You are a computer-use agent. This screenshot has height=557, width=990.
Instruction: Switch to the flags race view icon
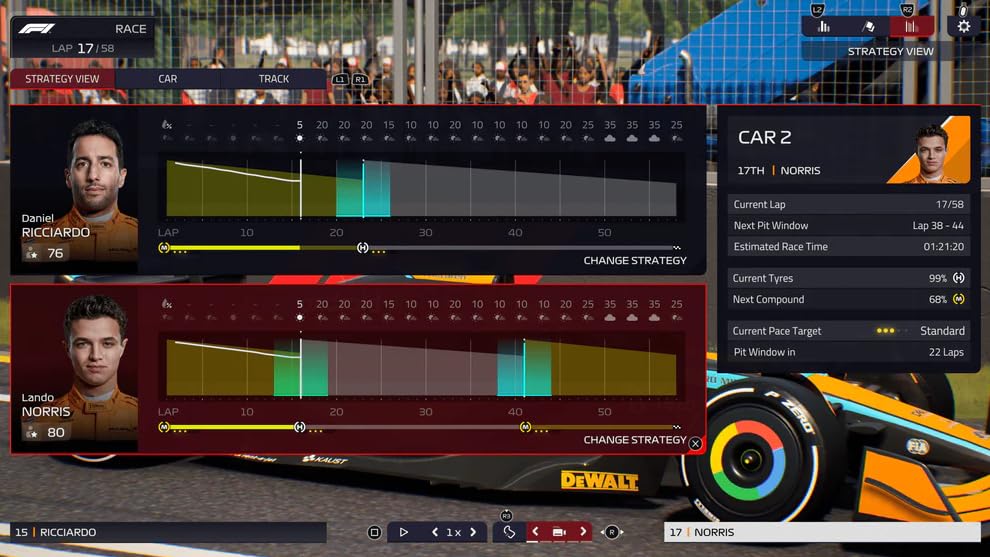[868, 27]
